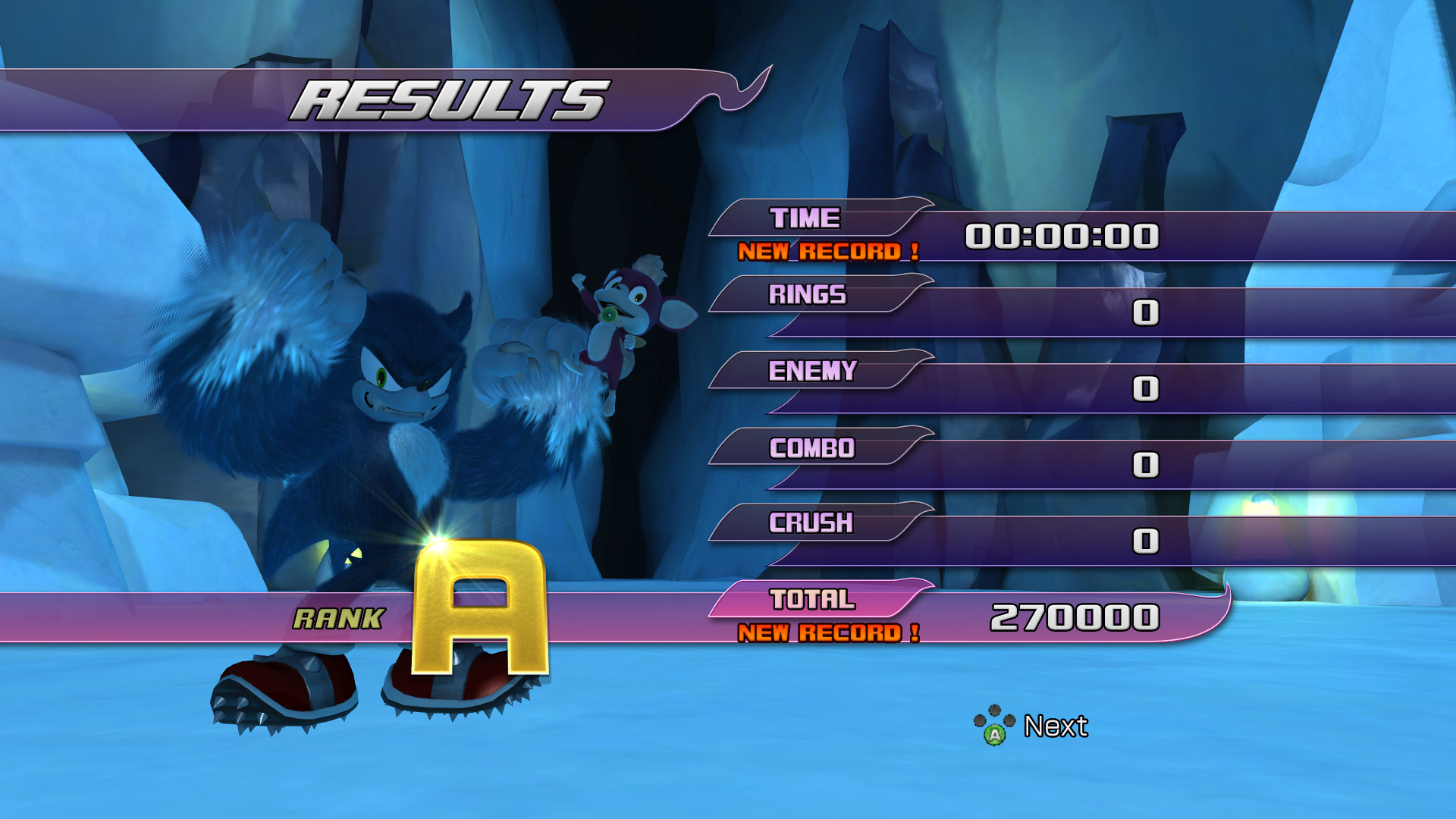Image resolution: width=1456 pixels, height=819 pixels.
Task: Select the COMBO score banner
Action: 811,449
